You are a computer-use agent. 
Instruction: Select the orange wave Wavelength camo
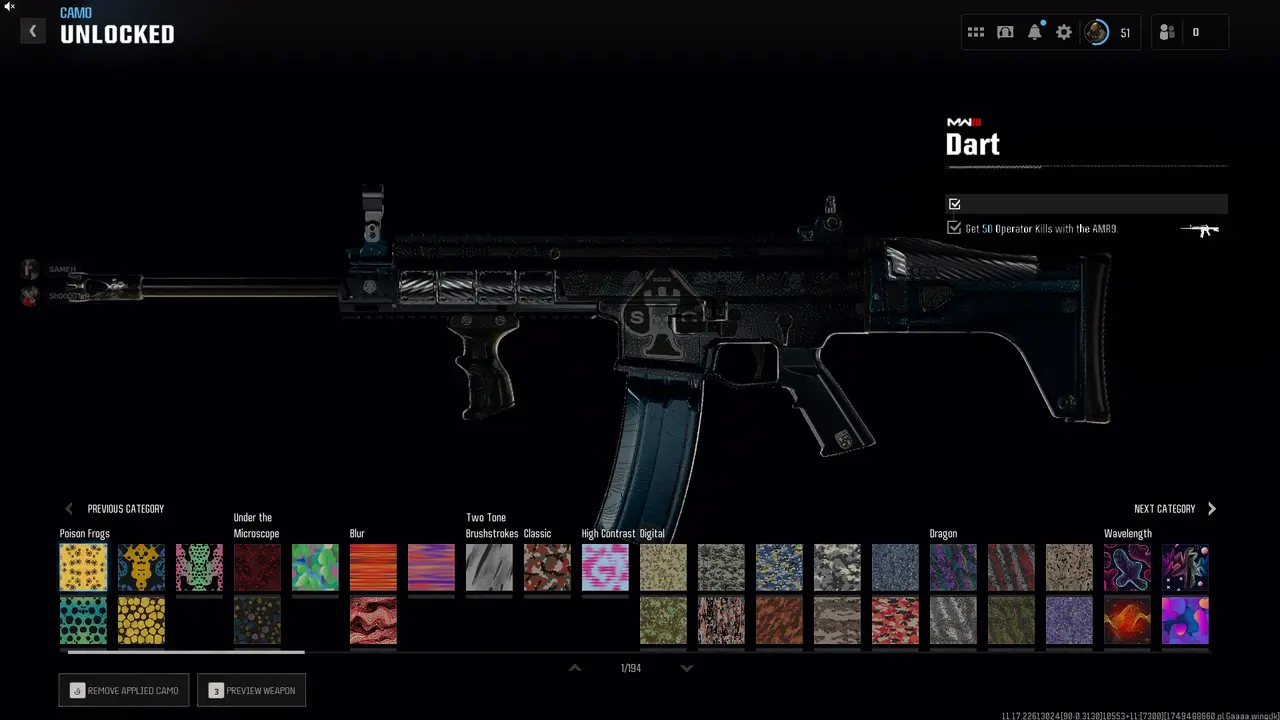[1127, 620]
